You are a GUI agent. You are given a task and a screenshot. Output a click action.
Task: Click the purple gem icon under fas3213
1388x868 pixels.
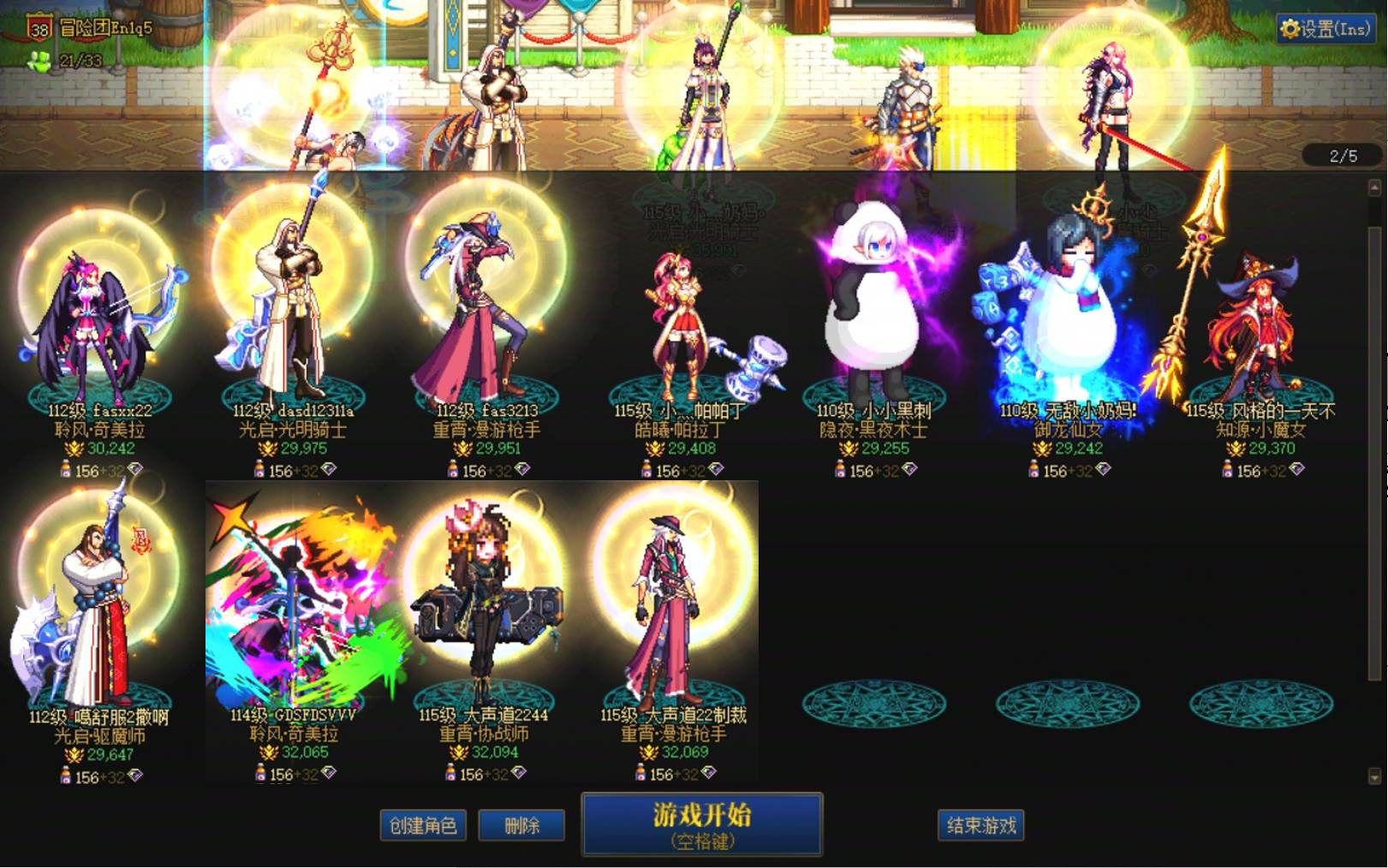coord(524,469)
